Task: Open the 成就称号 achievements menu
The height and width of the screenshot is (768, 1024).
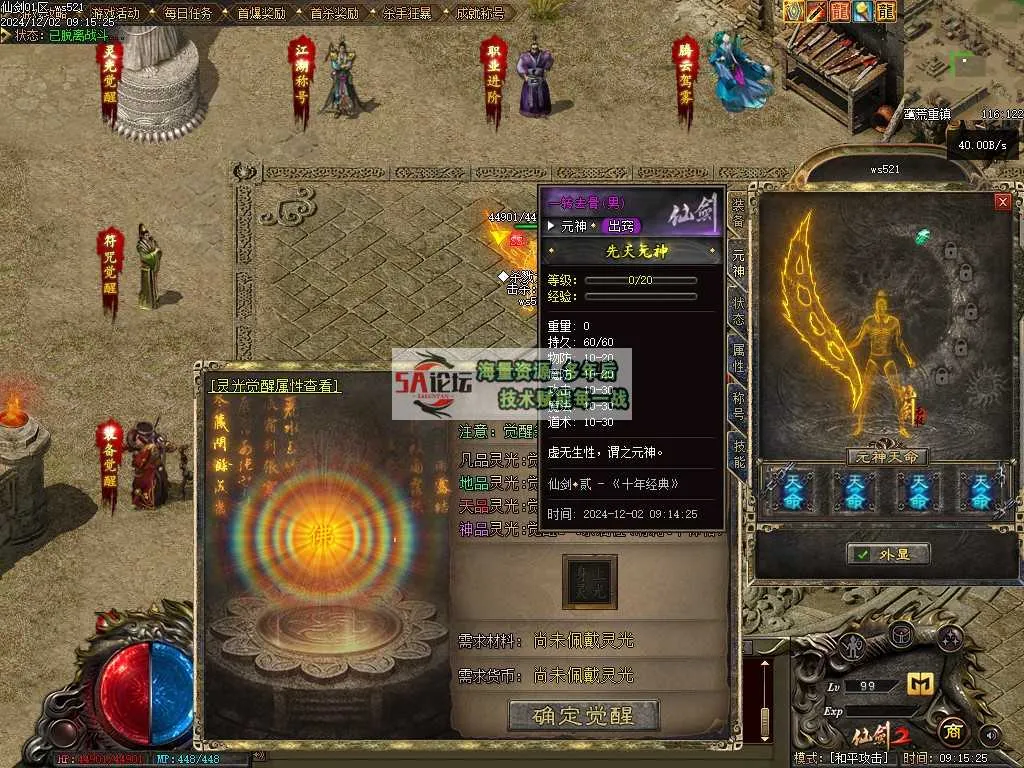Action: tap(480, 14)
